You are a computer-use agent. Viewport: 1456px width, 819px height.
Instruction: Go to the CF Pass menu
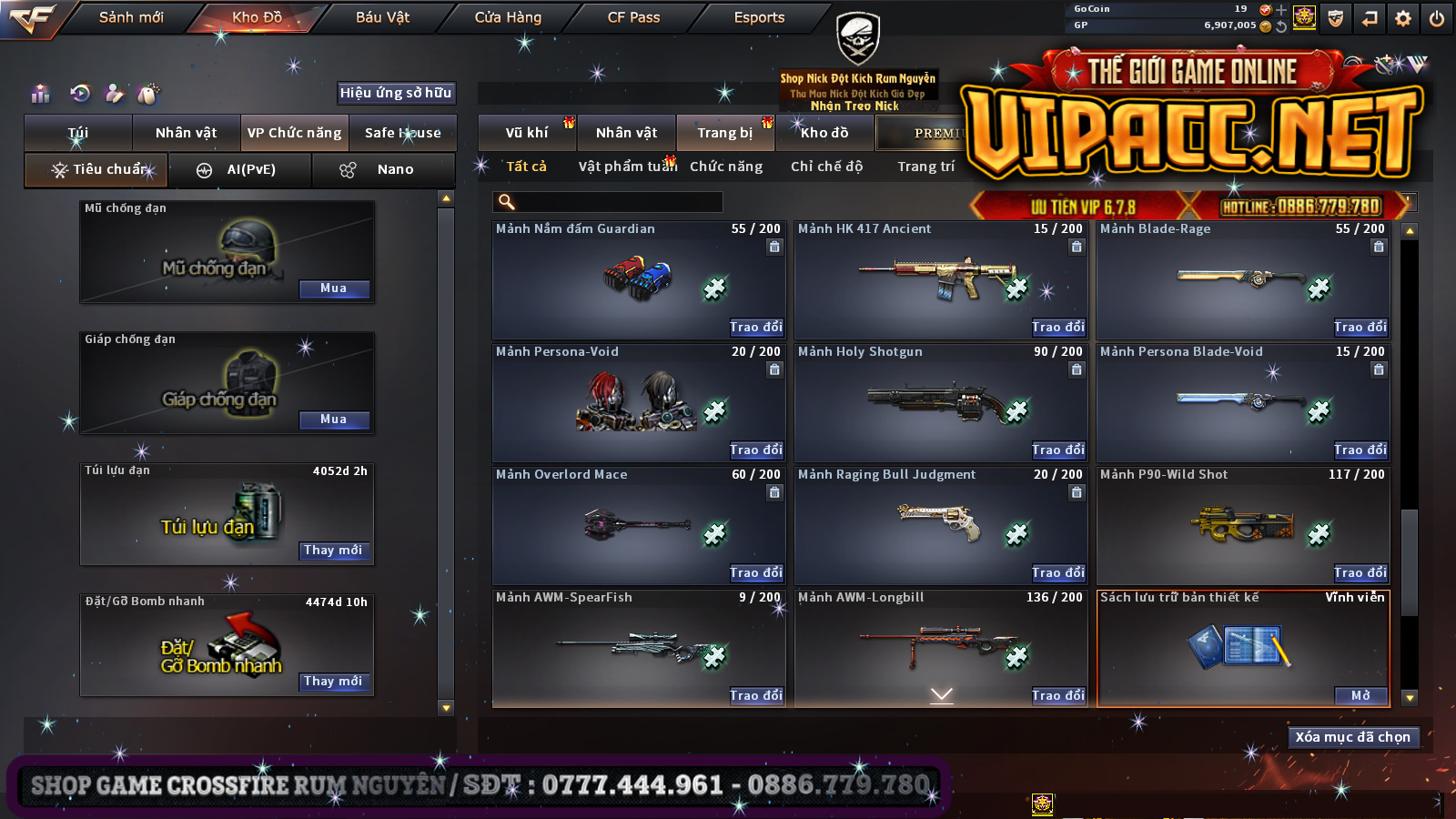point(633,17)
